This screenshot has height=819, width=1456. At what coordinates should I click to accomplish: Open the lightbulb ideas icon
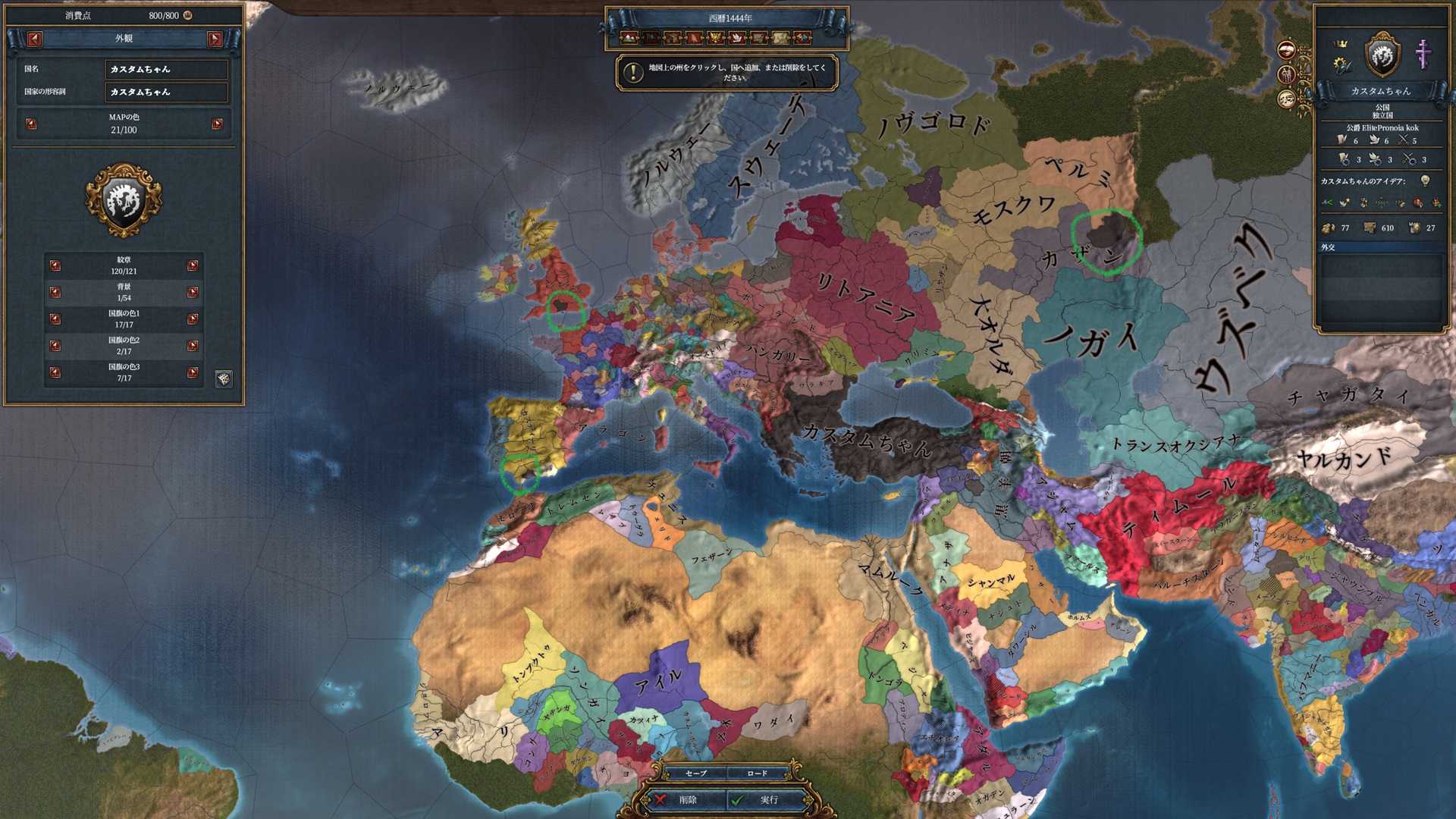pos(1425,180)
